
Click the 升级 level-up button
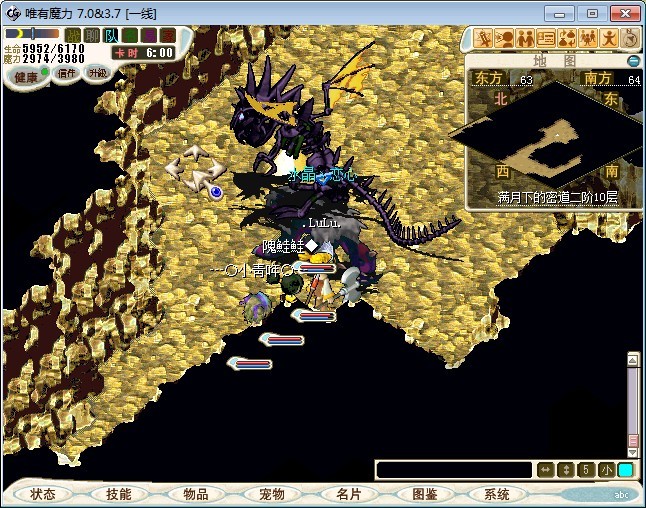tap(97, 73)
